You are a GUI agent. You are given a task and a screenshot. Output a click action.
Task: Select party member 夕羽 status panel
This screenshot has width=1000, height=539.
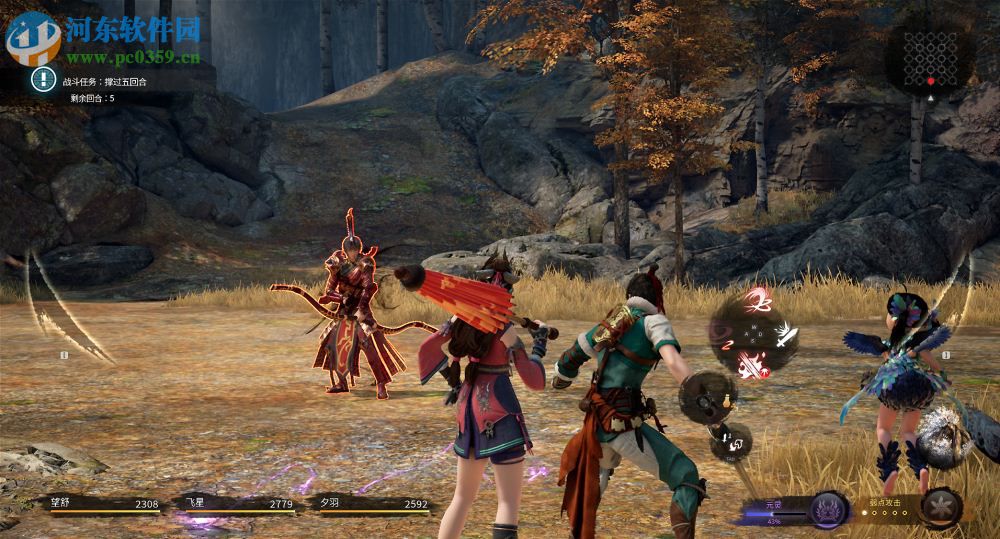pos(370,505)
